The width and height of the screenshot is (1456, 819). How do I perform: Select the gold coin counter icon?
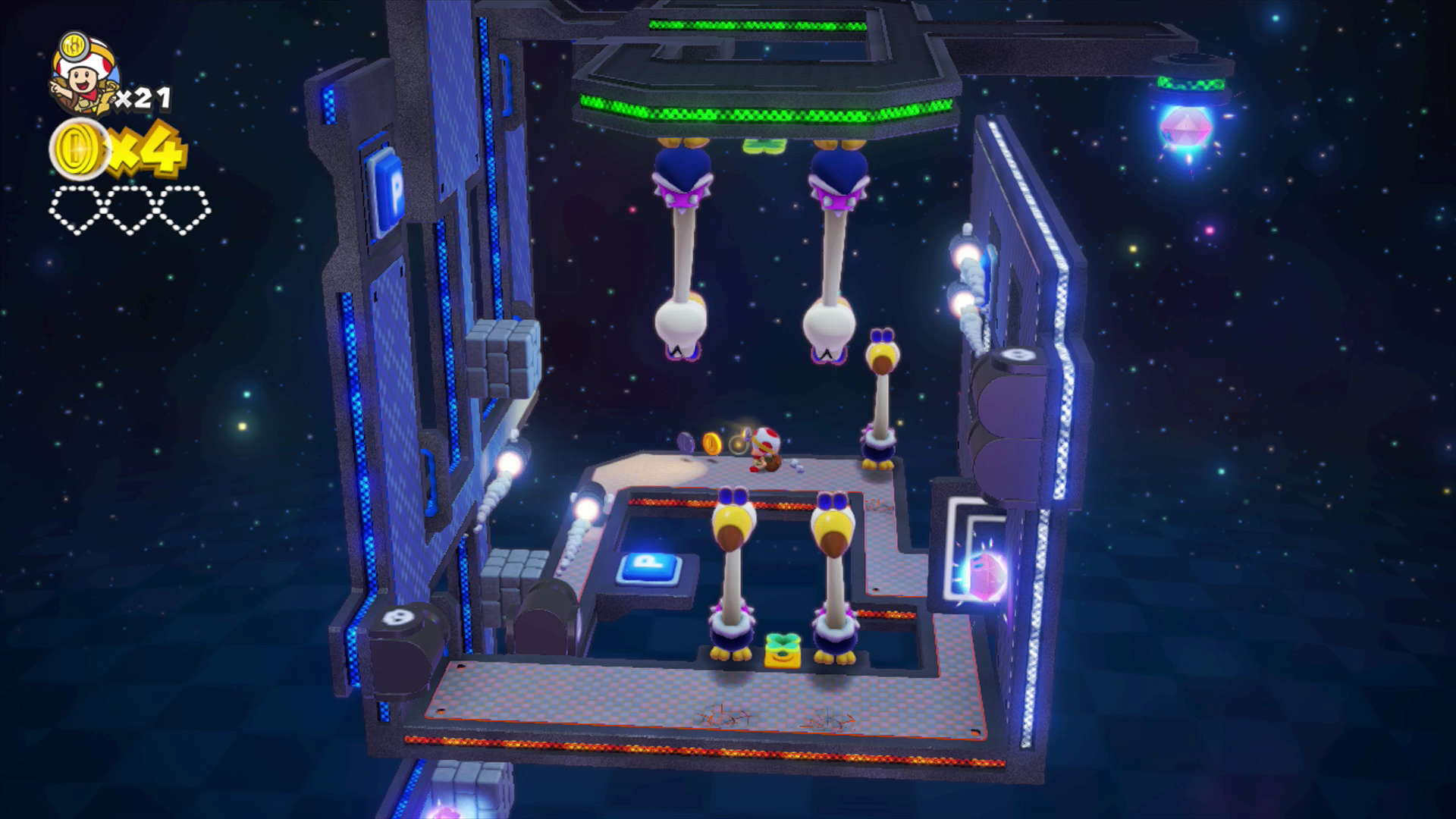pyautogui.click(x=78, y=149)
